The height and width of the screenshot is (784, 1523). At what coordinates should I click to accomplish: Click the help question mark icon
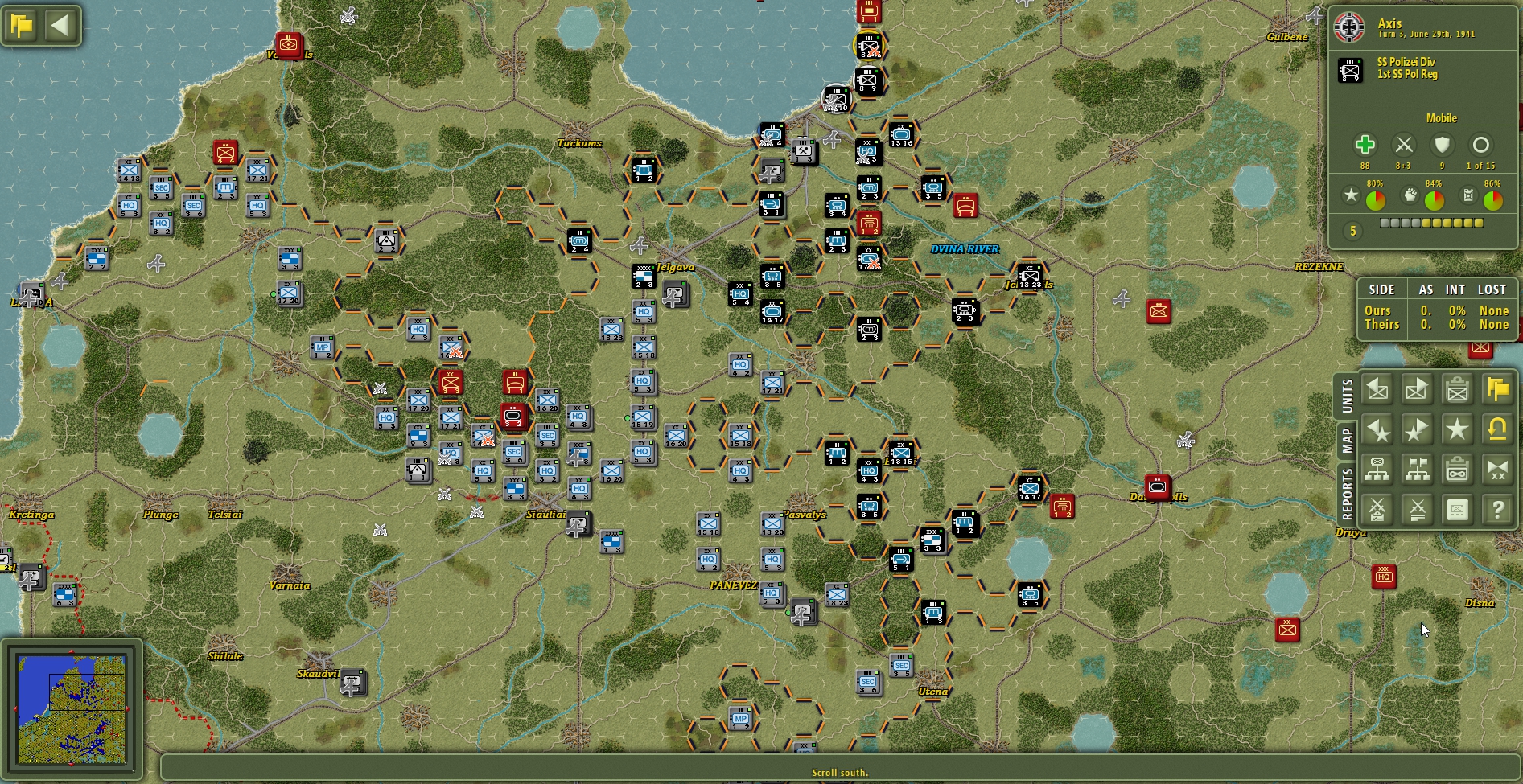(x=1498, y=510)
